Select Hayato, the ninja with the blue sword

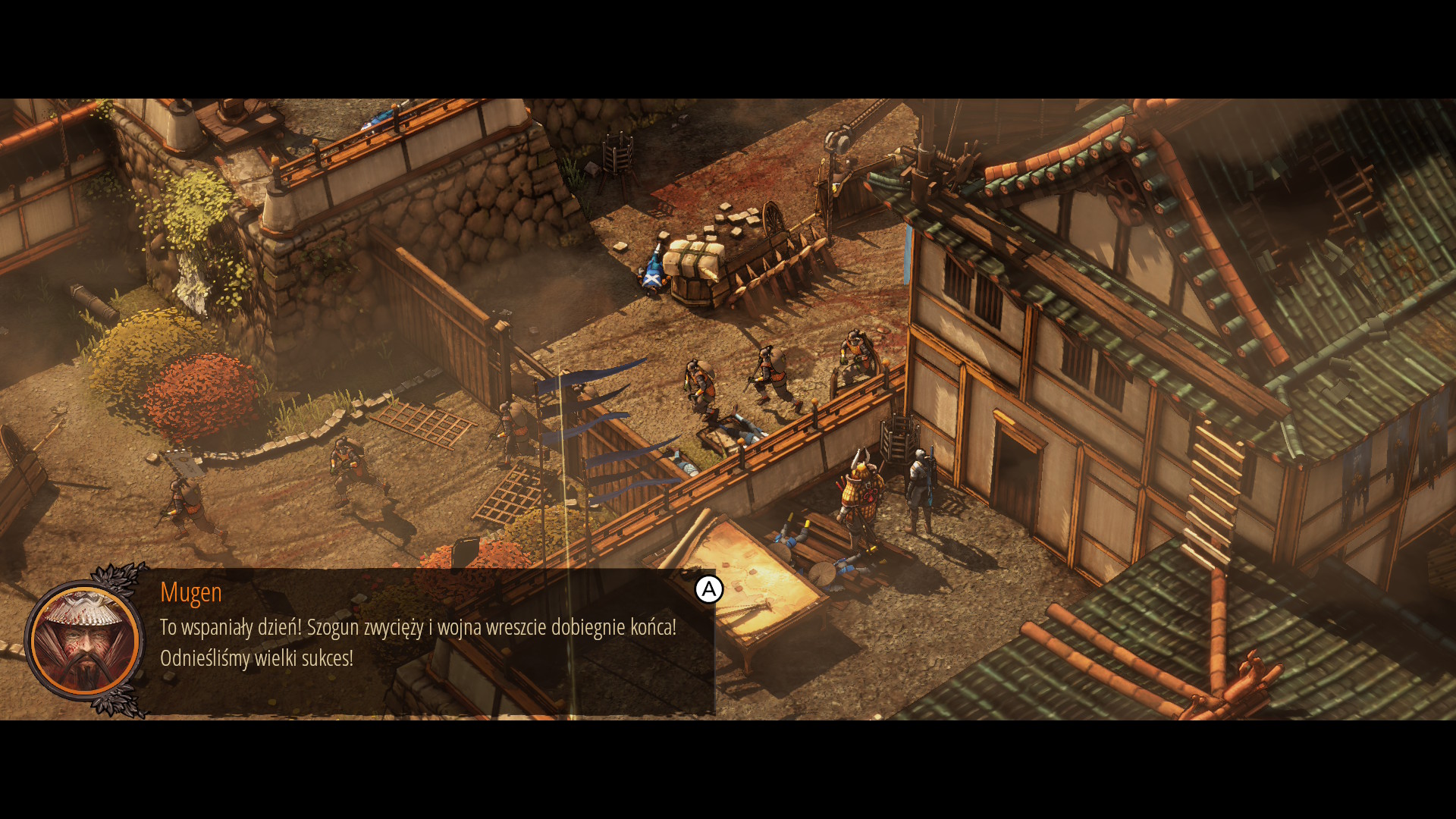pos(921,493)
